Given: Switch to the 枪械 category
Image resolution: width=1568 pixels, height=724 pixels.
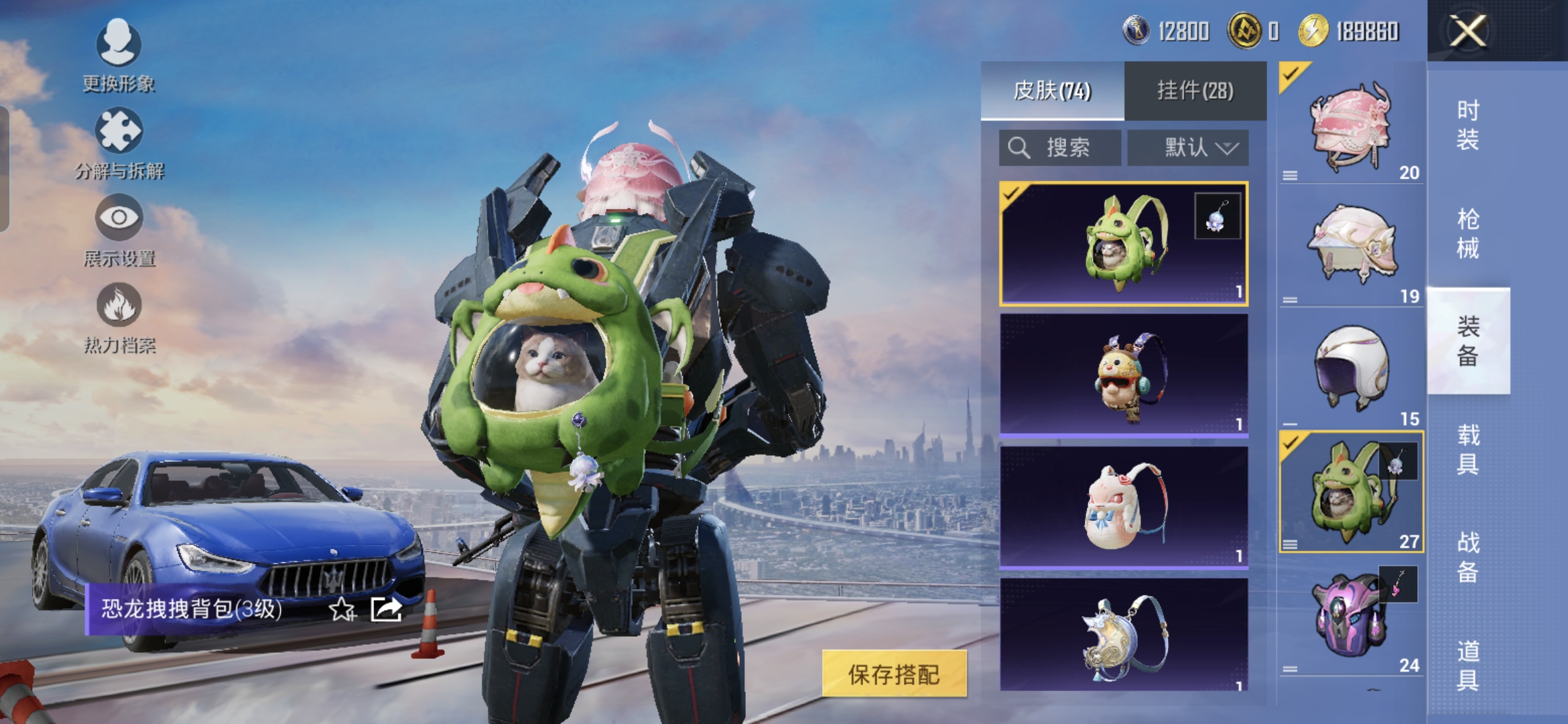Looking at the screenshot, I should point(1467,233).
